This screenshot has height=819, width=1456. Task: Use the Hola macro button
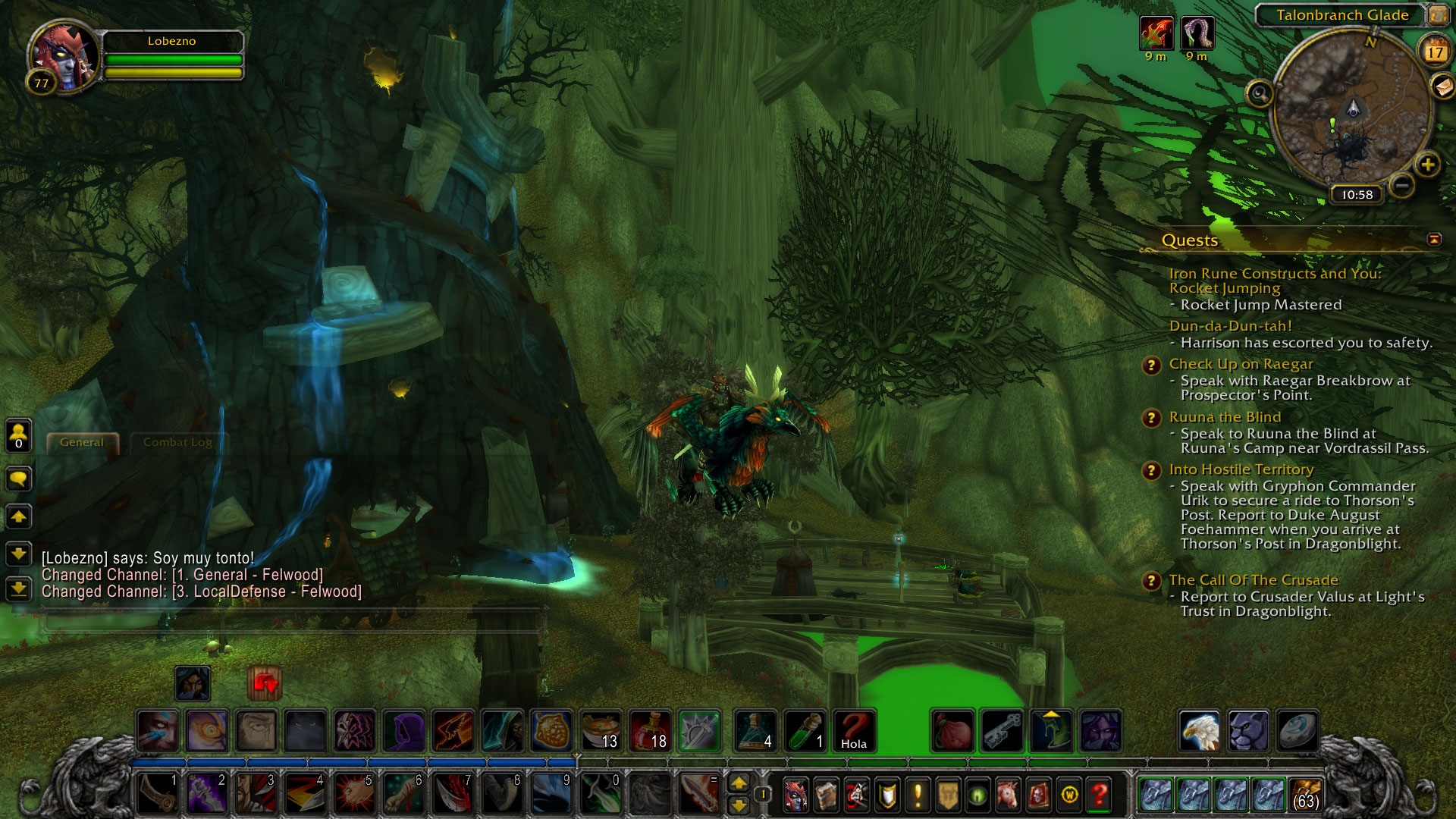pos(854,731)
